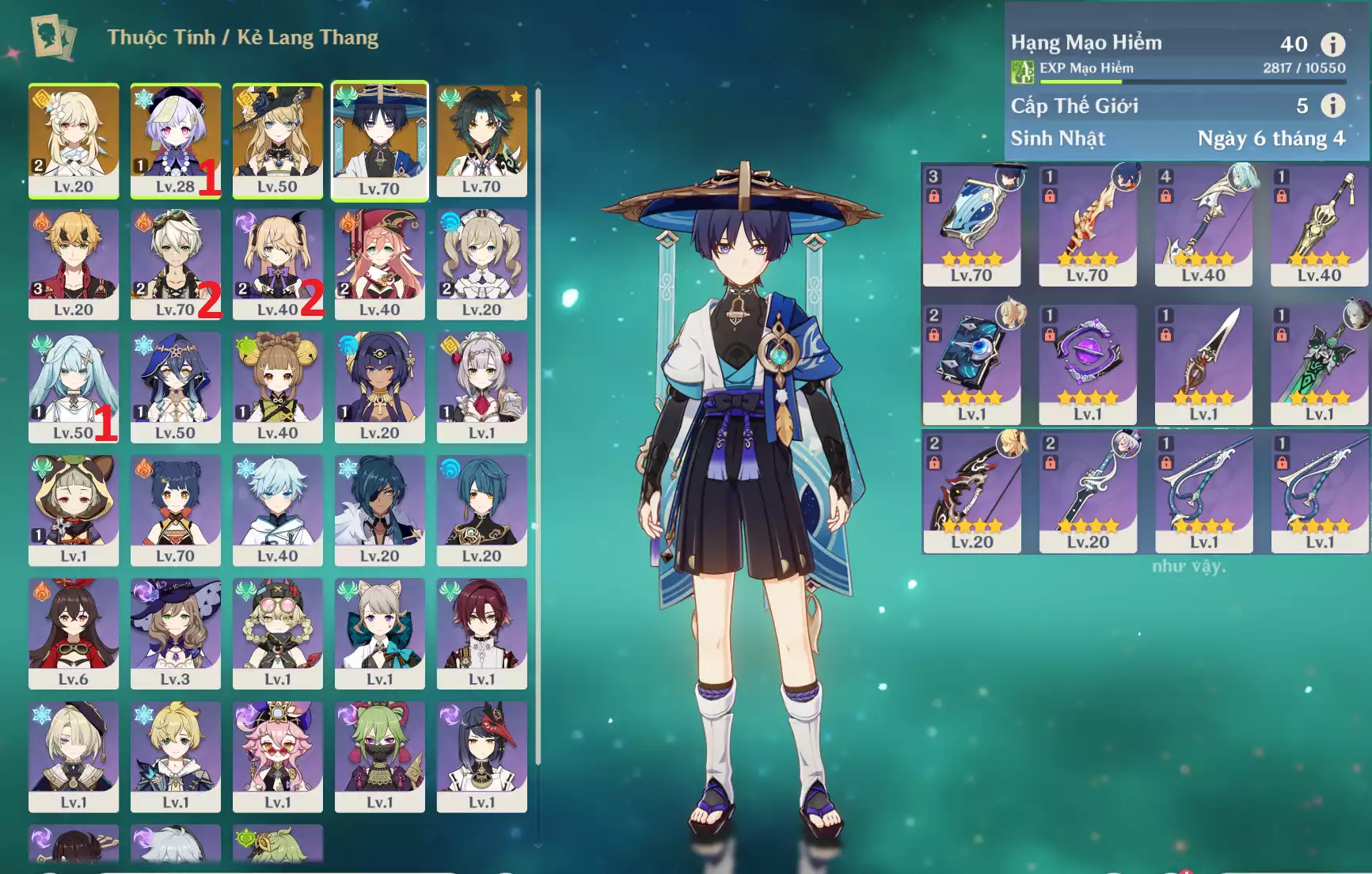Select Lisa's Lv.3 portrait
1372x874 pixels.
[x=175, y=633]
